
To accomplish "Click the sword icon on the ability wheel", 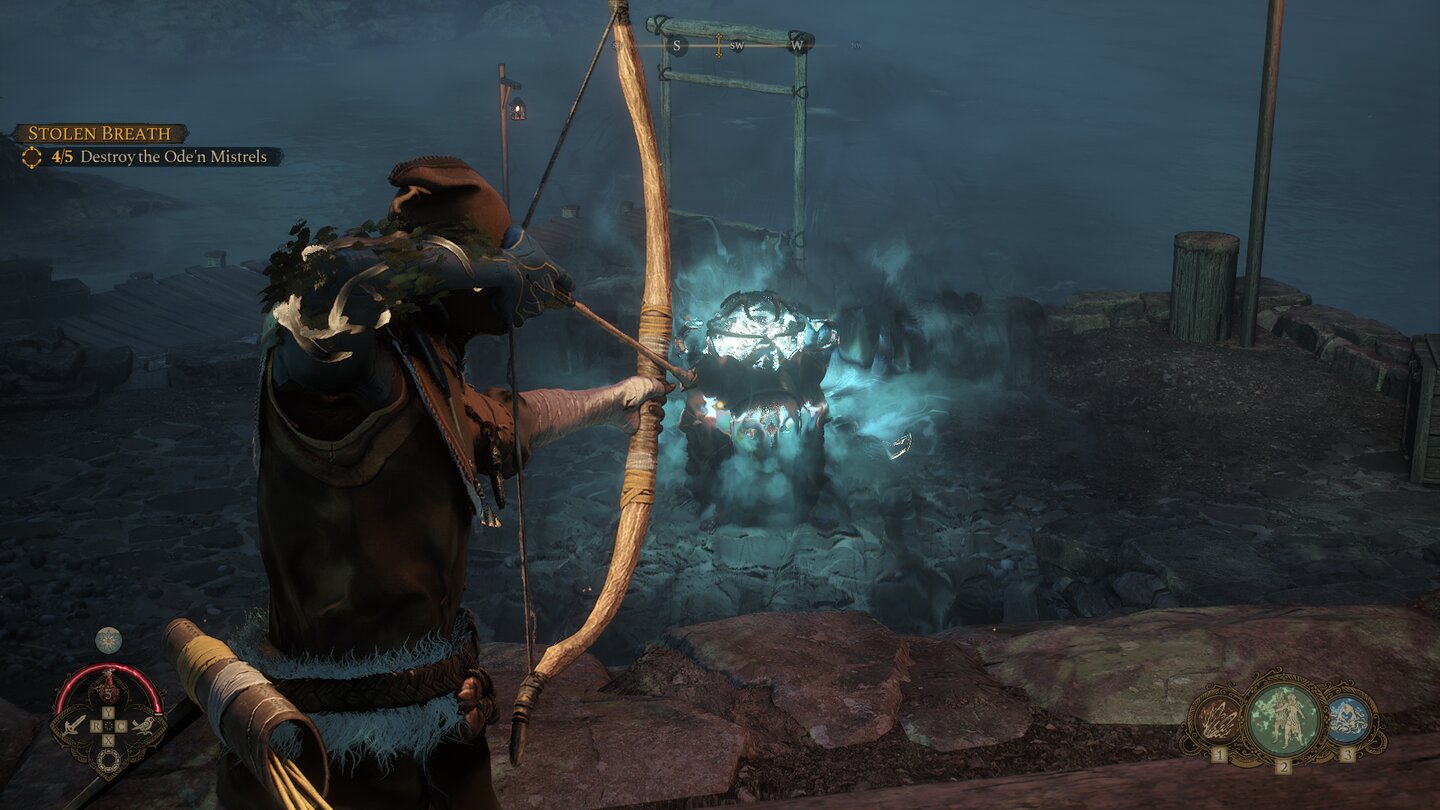I will click(74, 724).
